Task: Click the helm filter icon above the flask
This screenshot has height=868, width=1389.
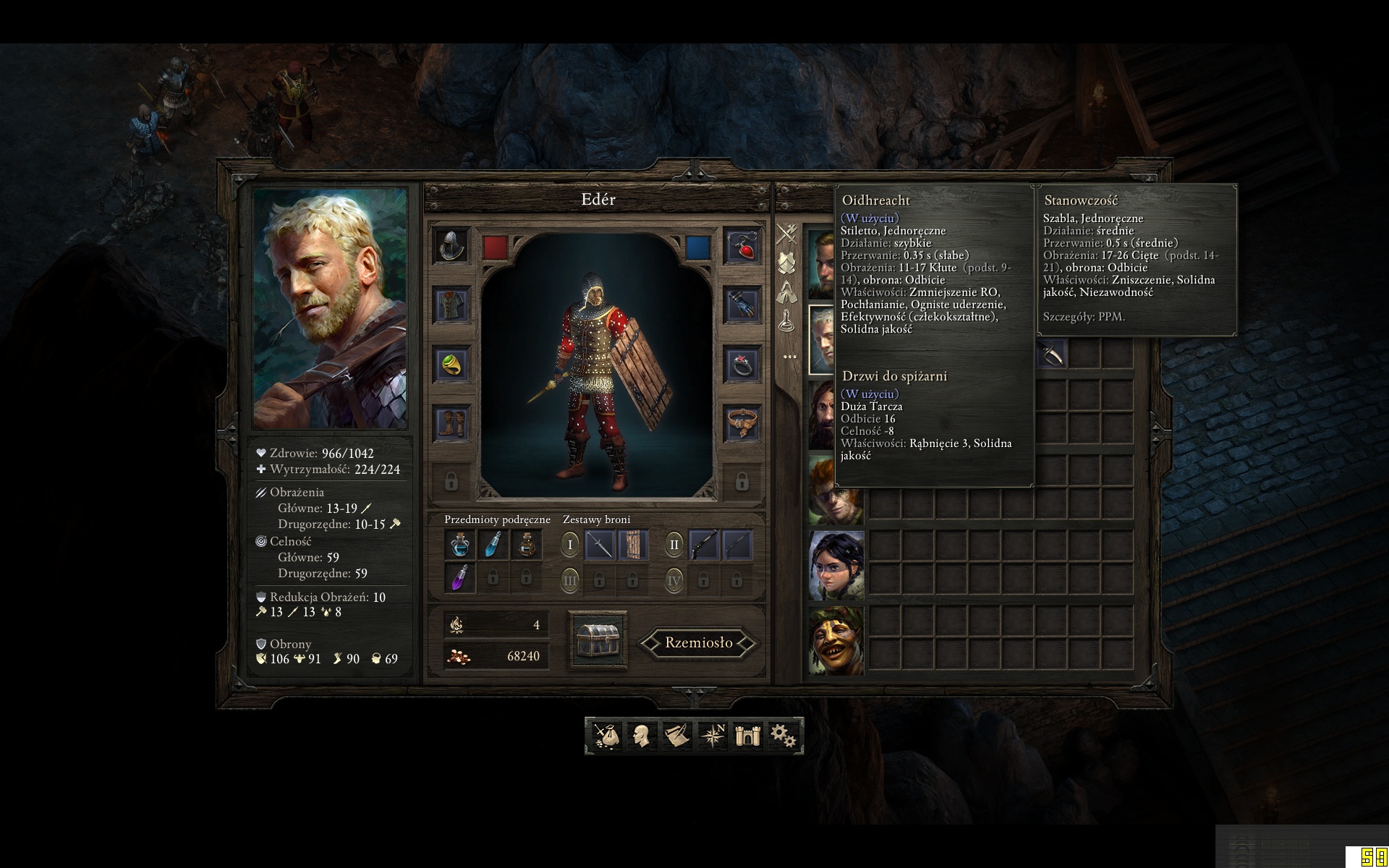Action: click(786, 291)
